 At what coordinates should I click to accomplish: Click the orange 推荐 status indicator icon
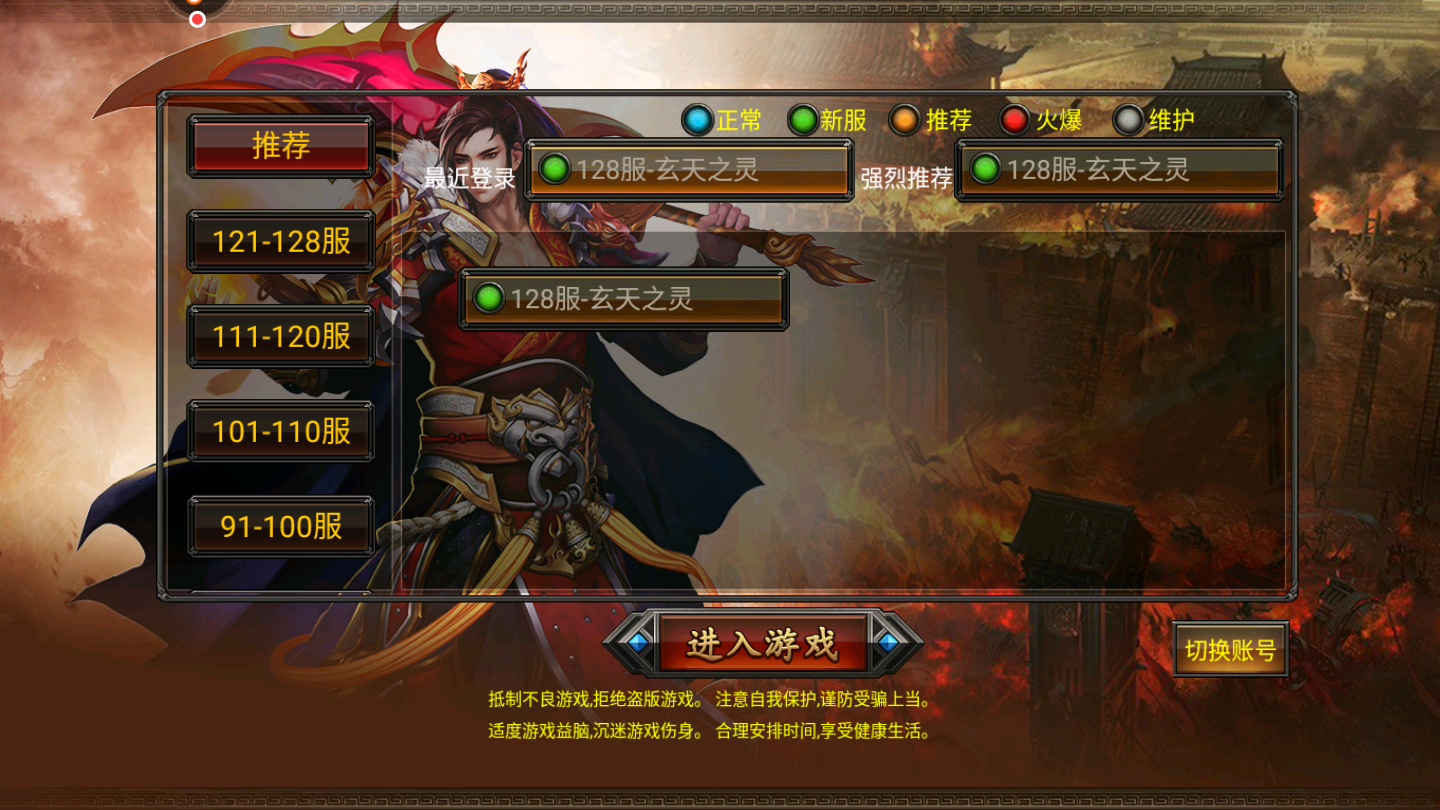point(903,120)
